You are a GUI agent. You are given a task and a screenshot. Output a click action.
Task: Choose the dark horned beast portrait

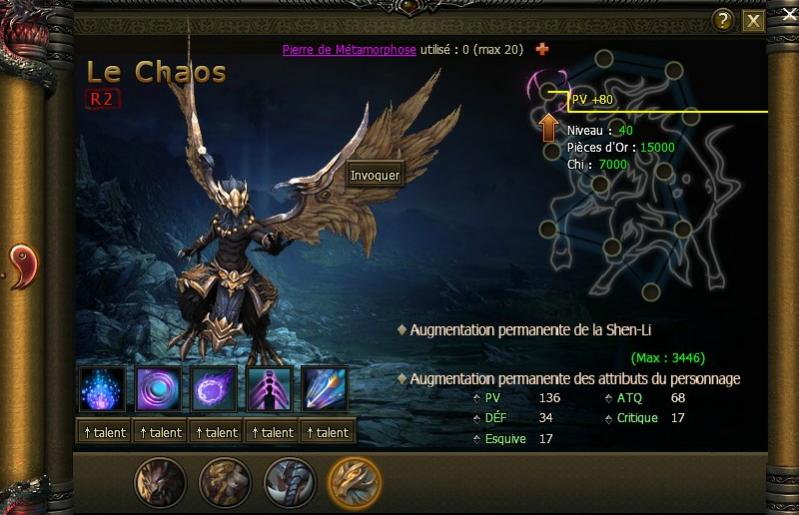point(161,482)
